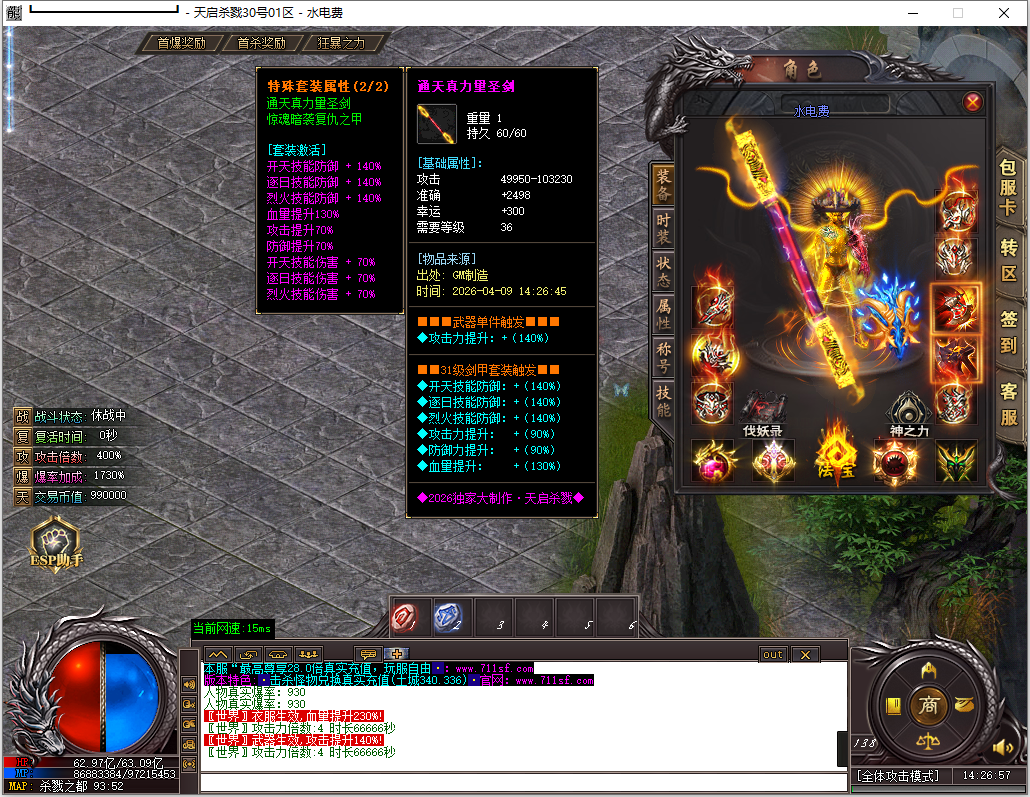Open the 签到 check-in button
1030x797 pixels.
1008,331
